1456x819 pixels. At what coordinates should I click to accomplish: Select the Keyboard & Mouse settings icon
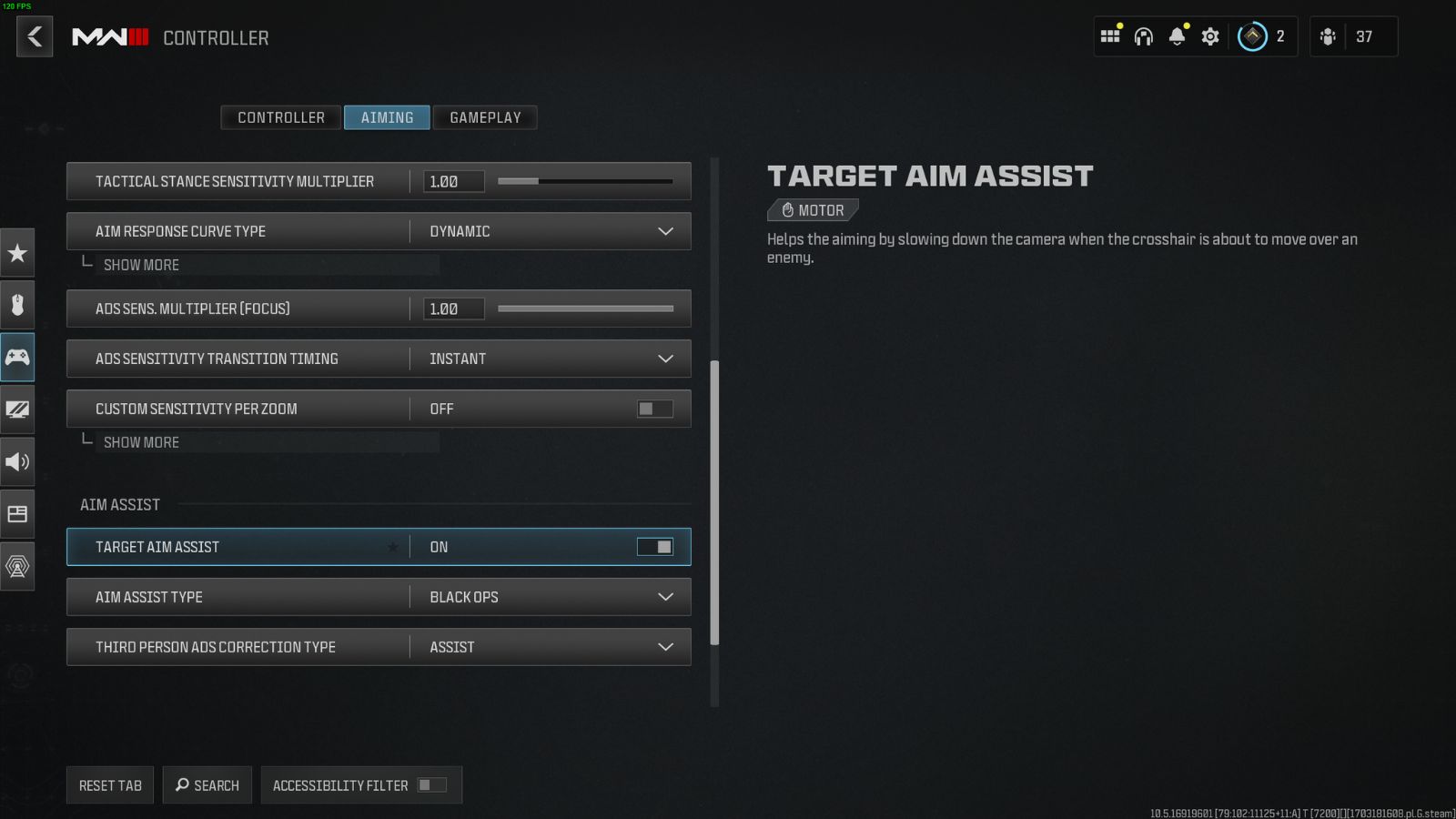coord(17,305)
